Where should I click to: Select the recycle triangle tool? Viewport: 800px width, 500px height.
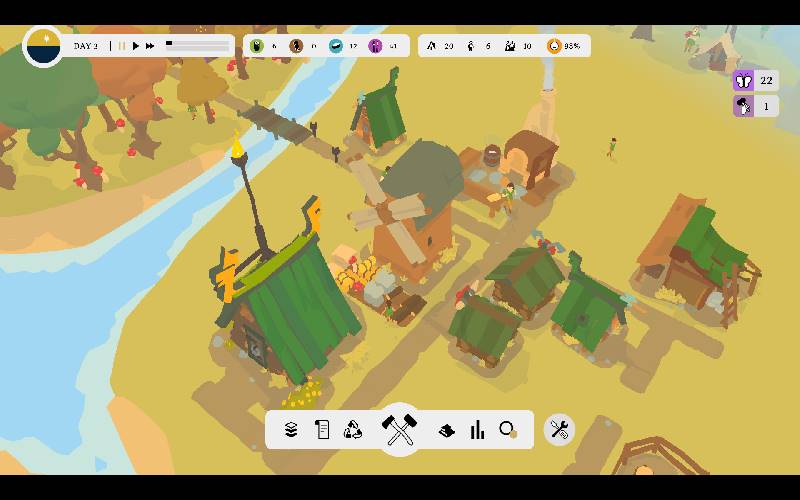tap(353, 430)
